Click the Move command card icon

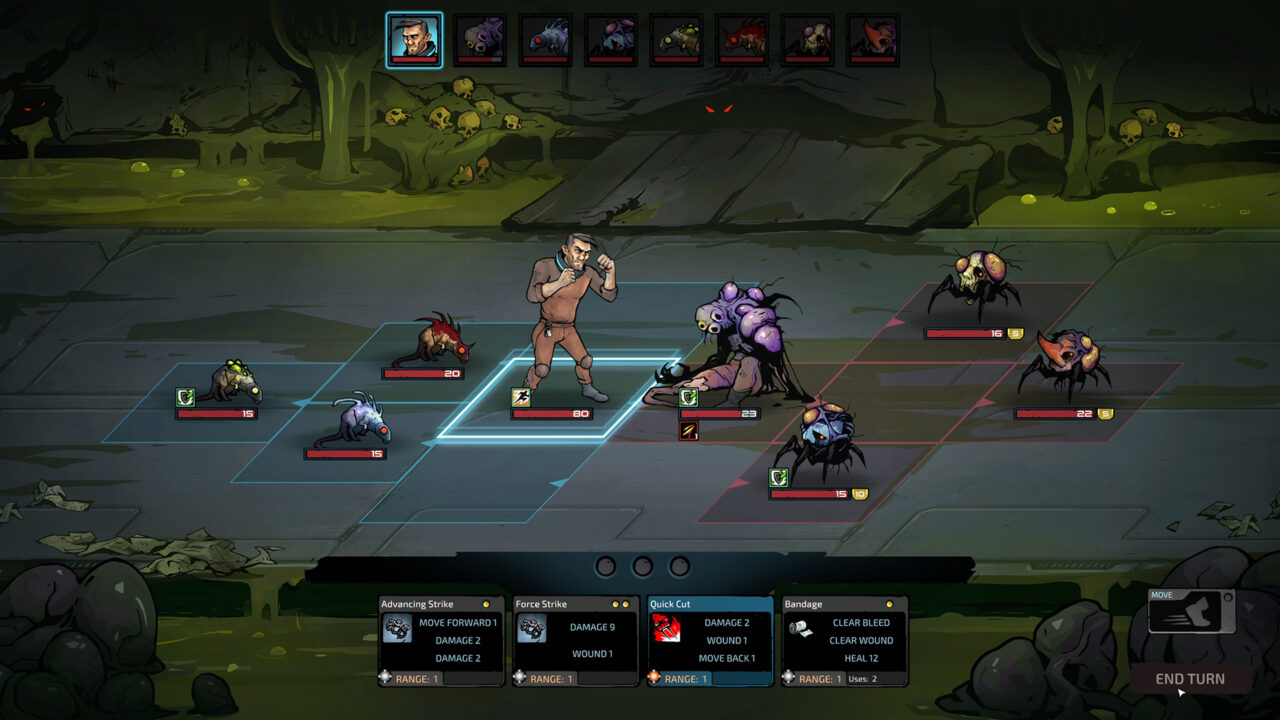click(1190, 612)
